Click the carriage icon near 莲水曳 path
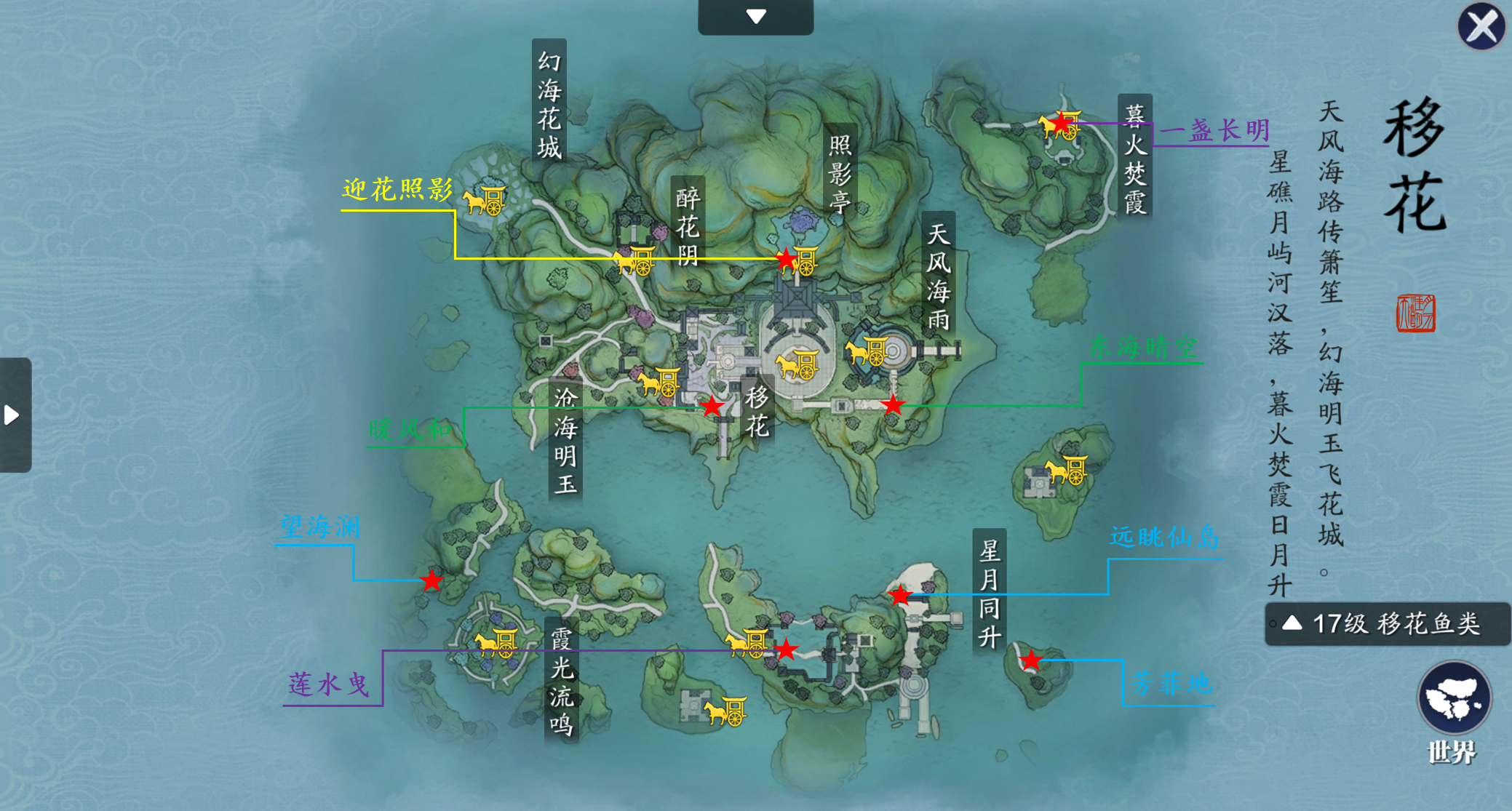Image resolution: width=1512 pixels, height=811 pixels. pos(746,645)
